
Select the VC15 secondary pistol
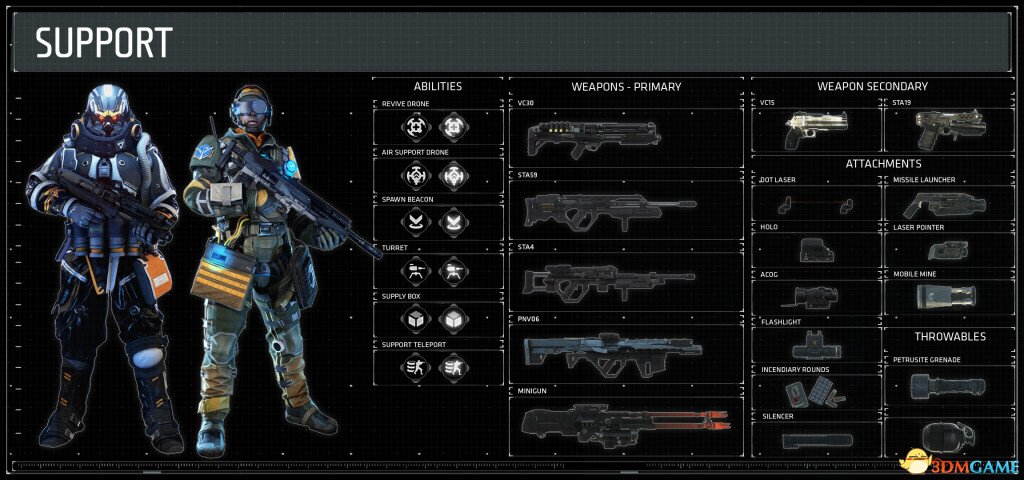[x=815, y=129]
